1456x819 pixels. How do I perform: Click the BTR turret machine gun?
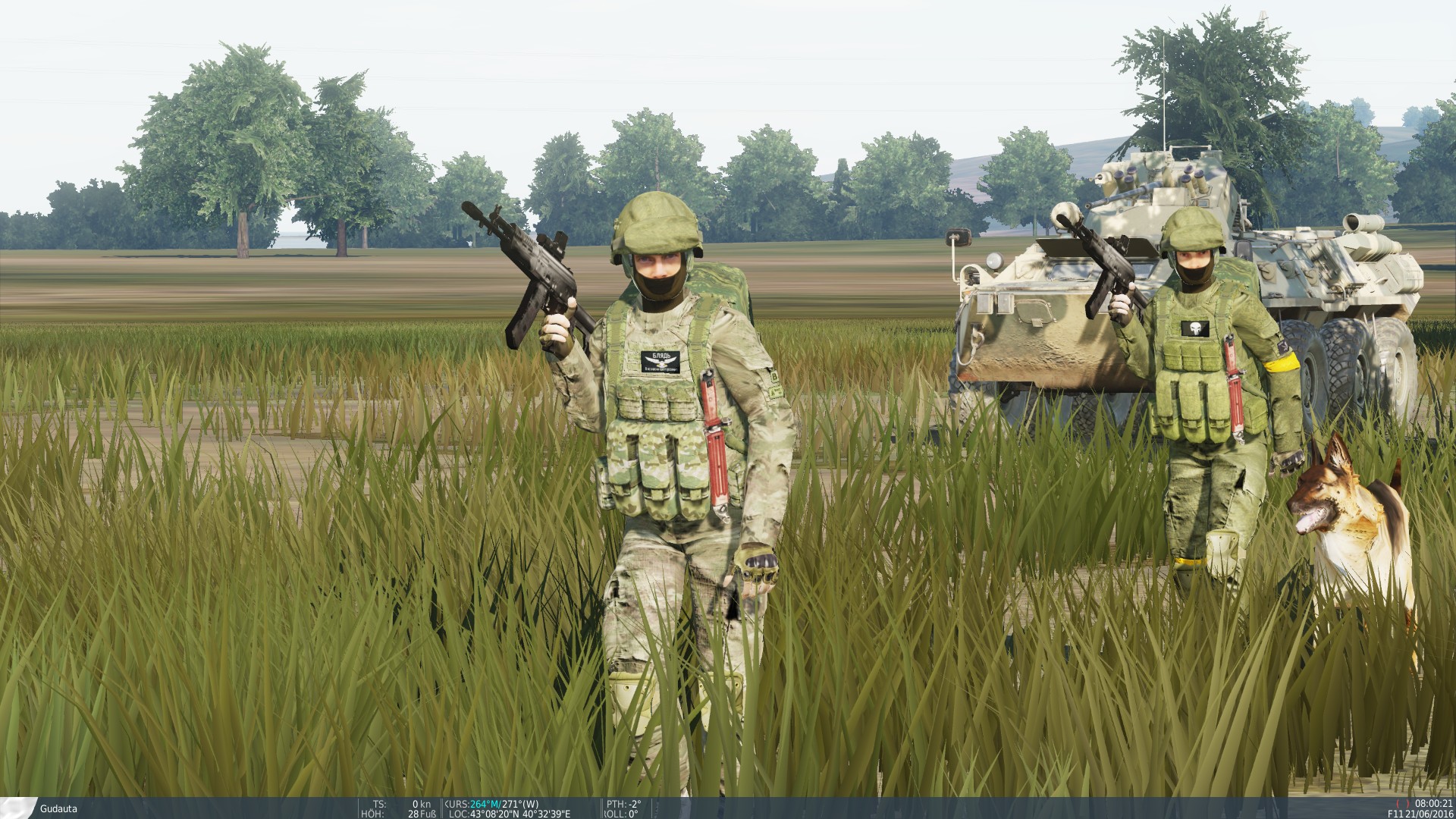point(1119,196)
